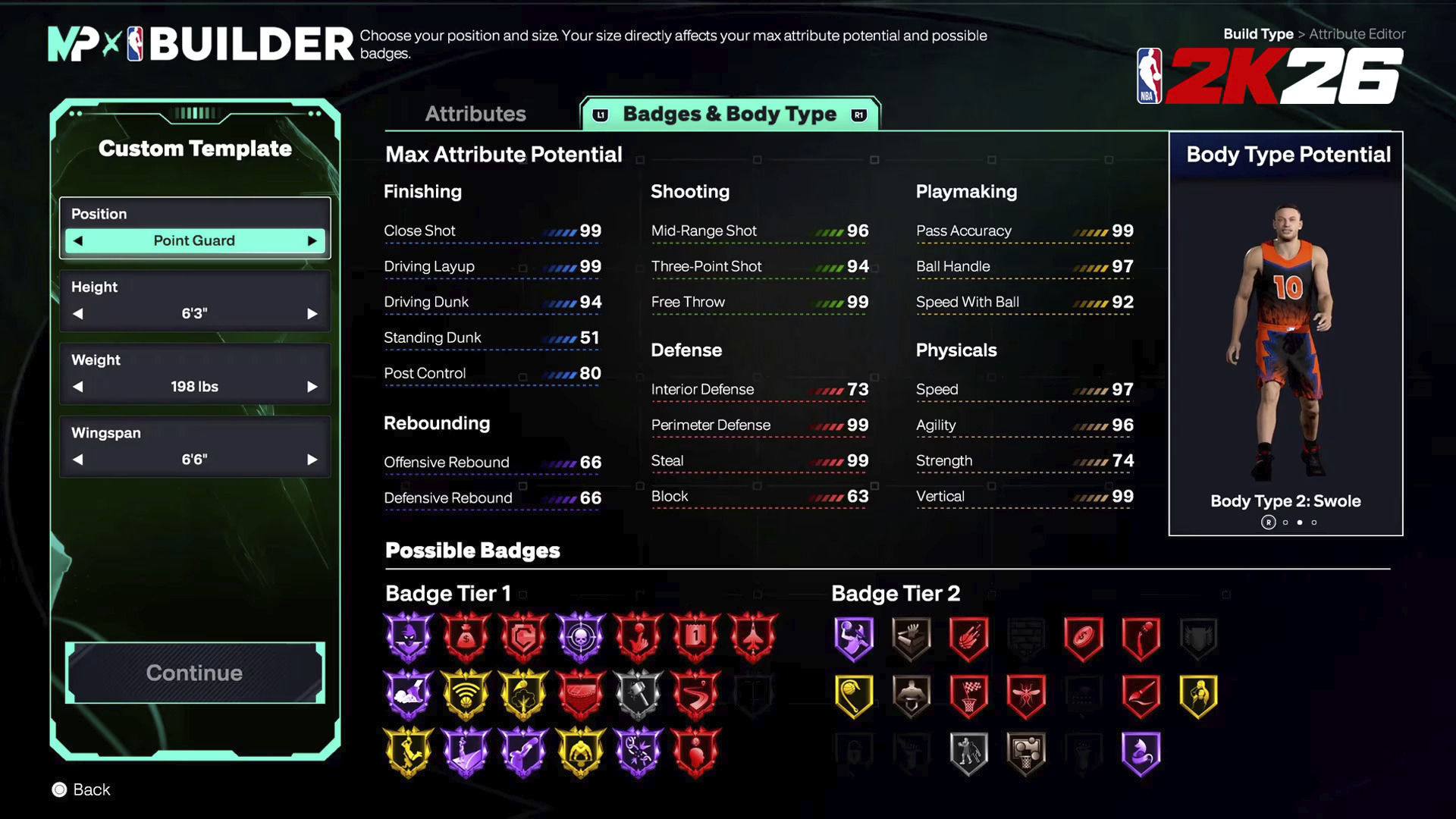Switch to the Attributes tab
The width and height of the screenshot is (1456, 819).
point(475,114)
